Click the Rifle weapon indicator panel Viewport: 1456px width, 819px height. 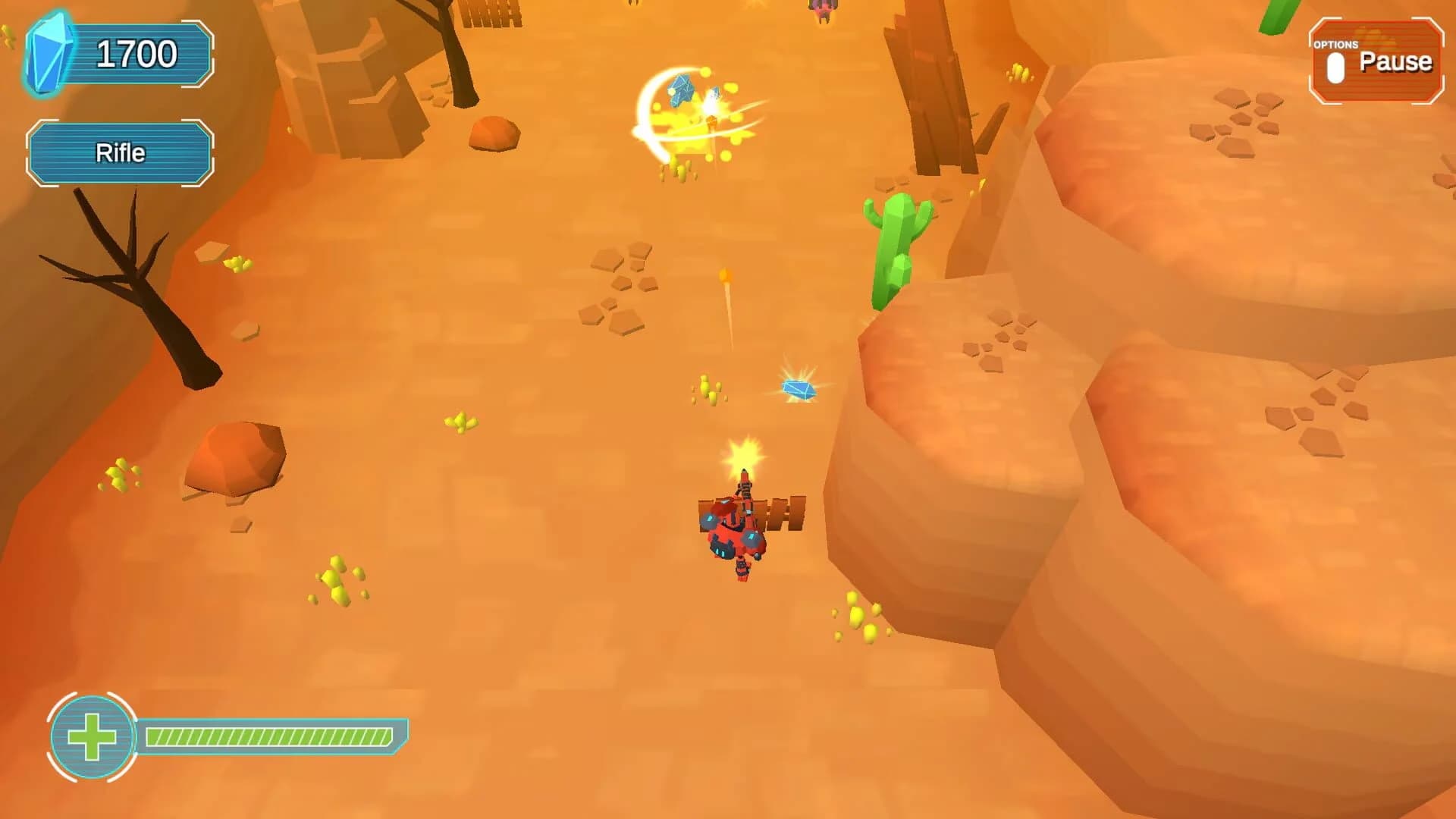click(120, 152)
